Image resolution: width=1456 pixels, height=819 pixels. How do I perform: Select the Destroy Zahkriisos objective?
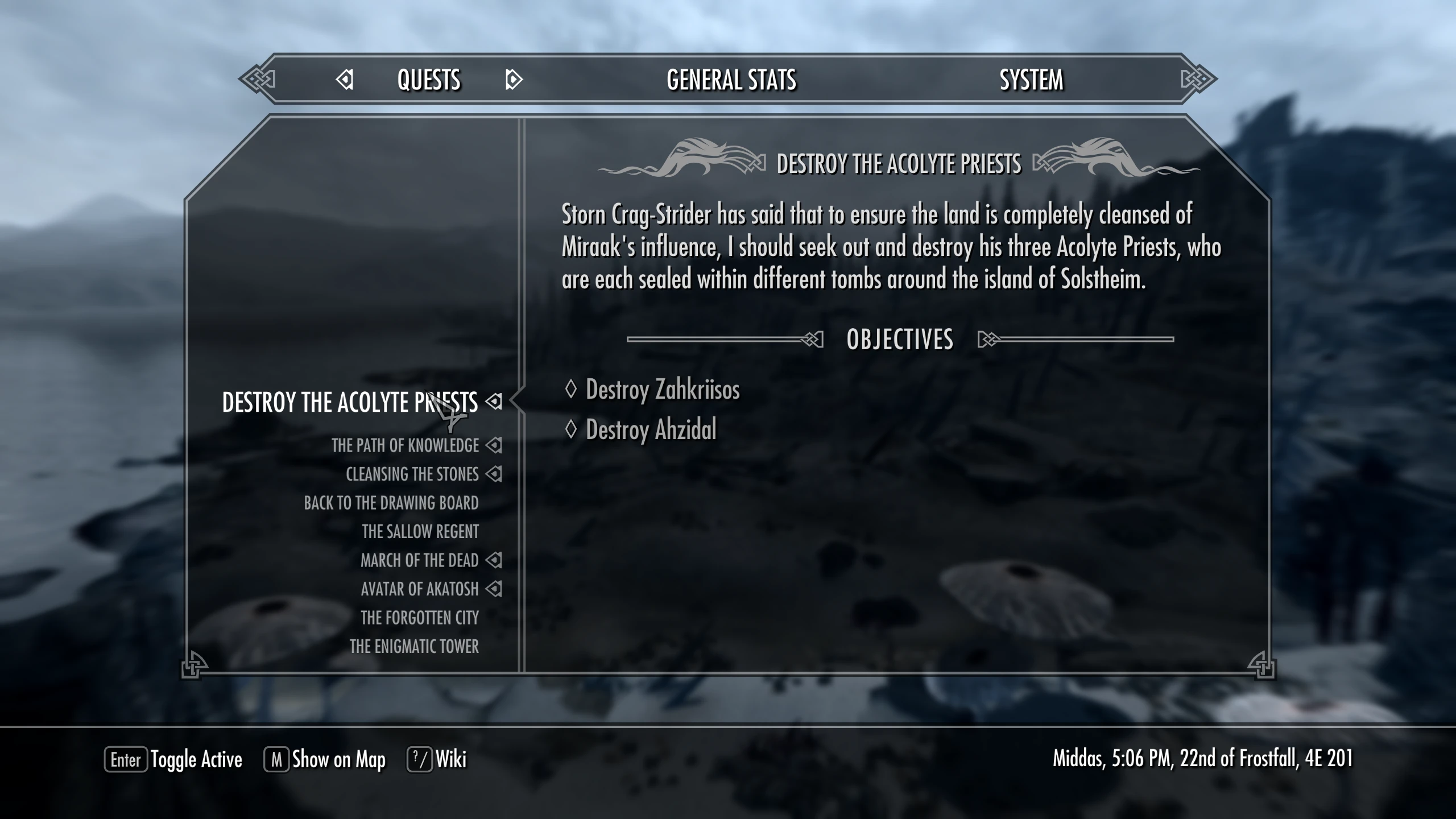662,390
